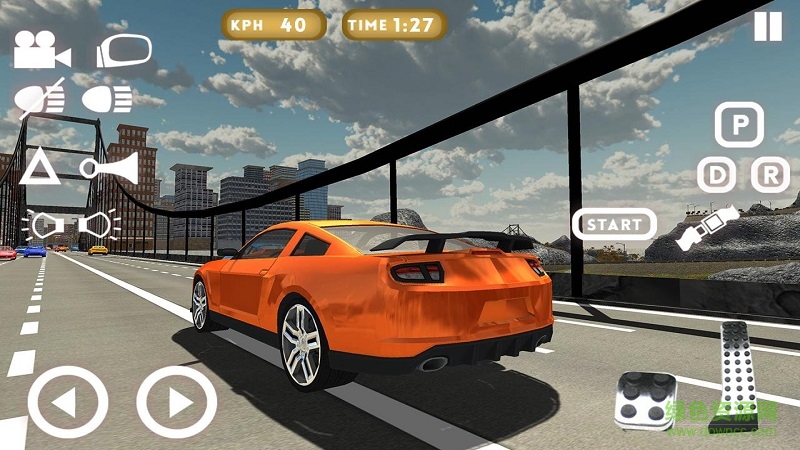This screenshot has width=800, height=450.
Task: Steer right with the right arrow button
Action: 176,405
